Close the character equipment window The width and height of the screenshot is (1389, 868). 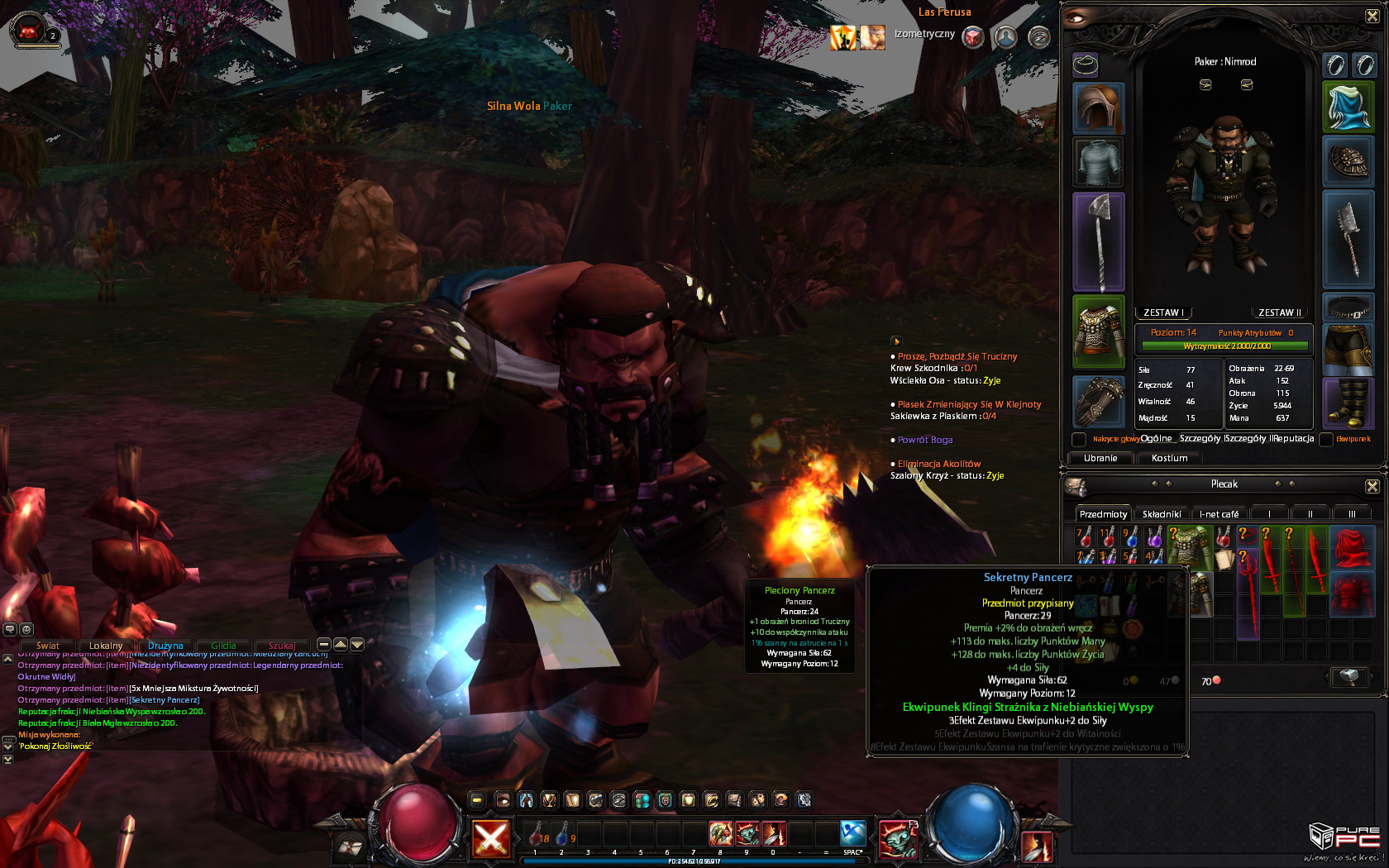click(1372, 16)
